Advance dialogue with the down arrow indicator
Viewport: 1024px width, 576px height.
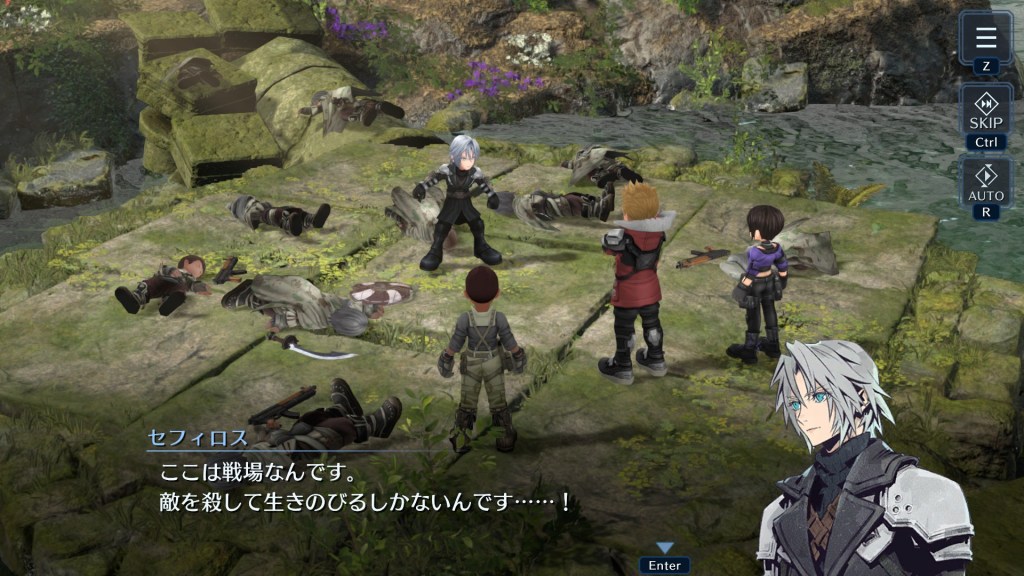[x=665, y=548]
